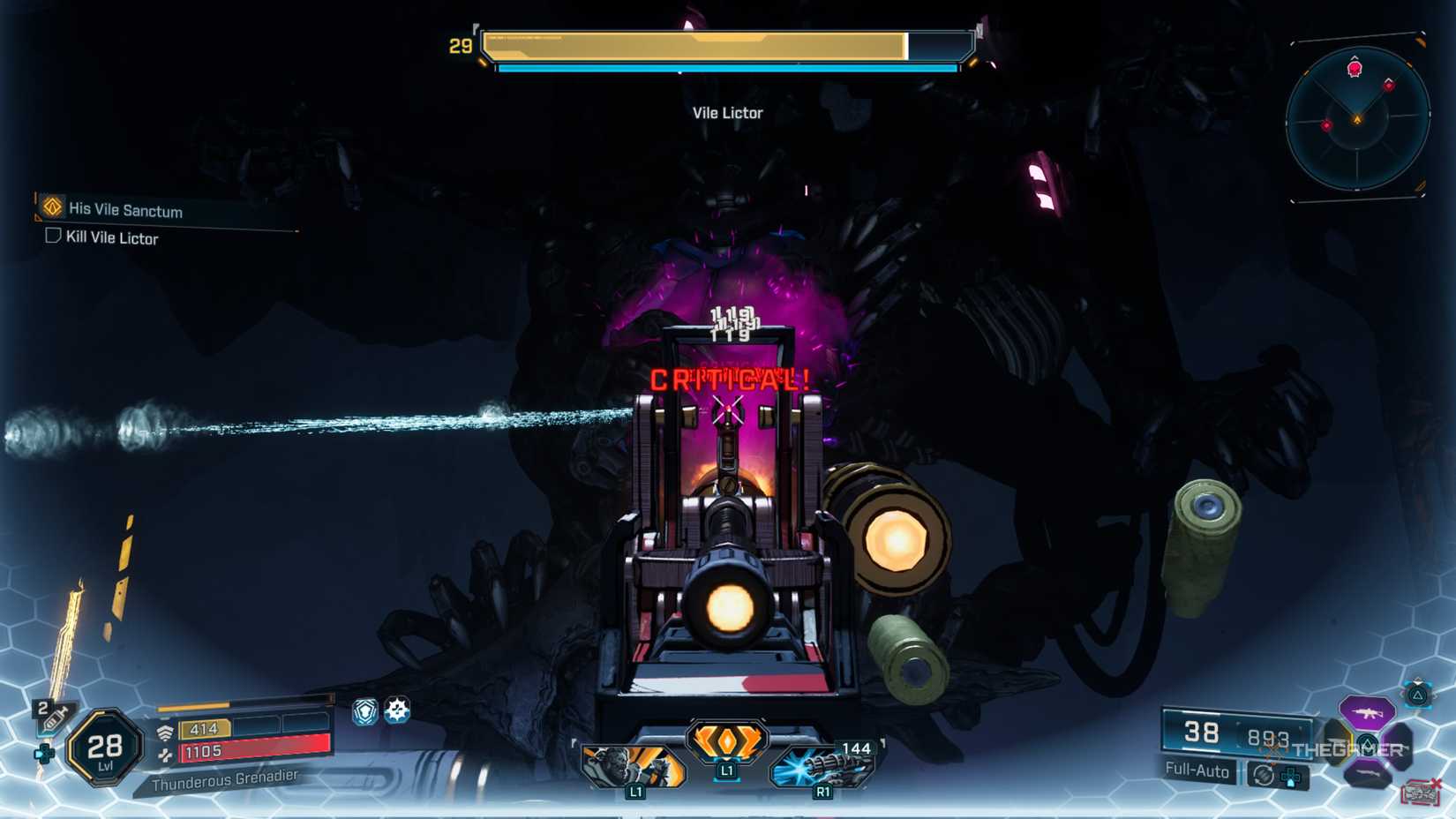Select the purple assault rifle weapon slot icon
Image resolution: width=1456 pixels, height=819 pixels.
[x=1366, y=713]
